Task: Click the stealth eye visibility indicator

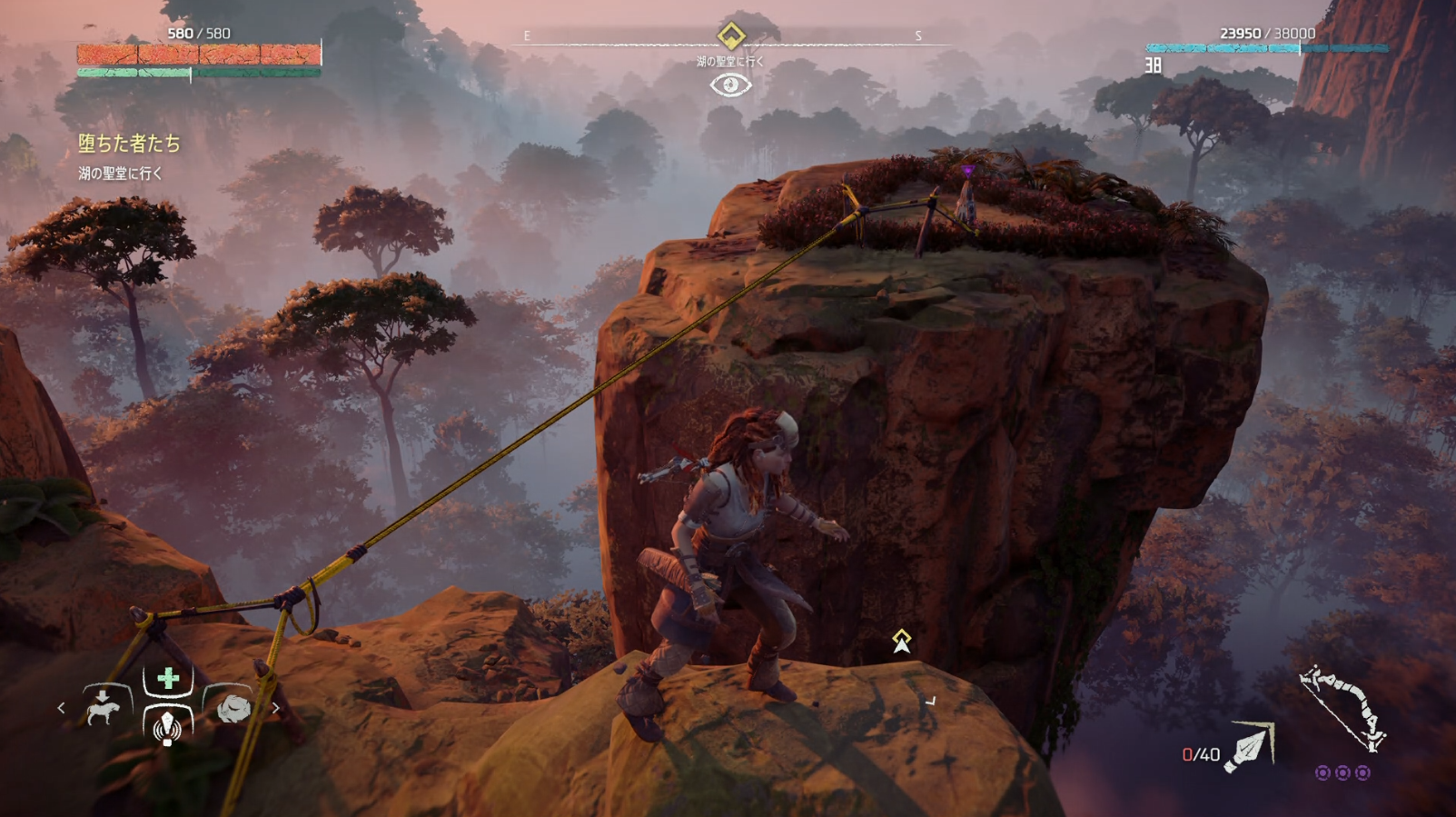Action: click(730, 85)
